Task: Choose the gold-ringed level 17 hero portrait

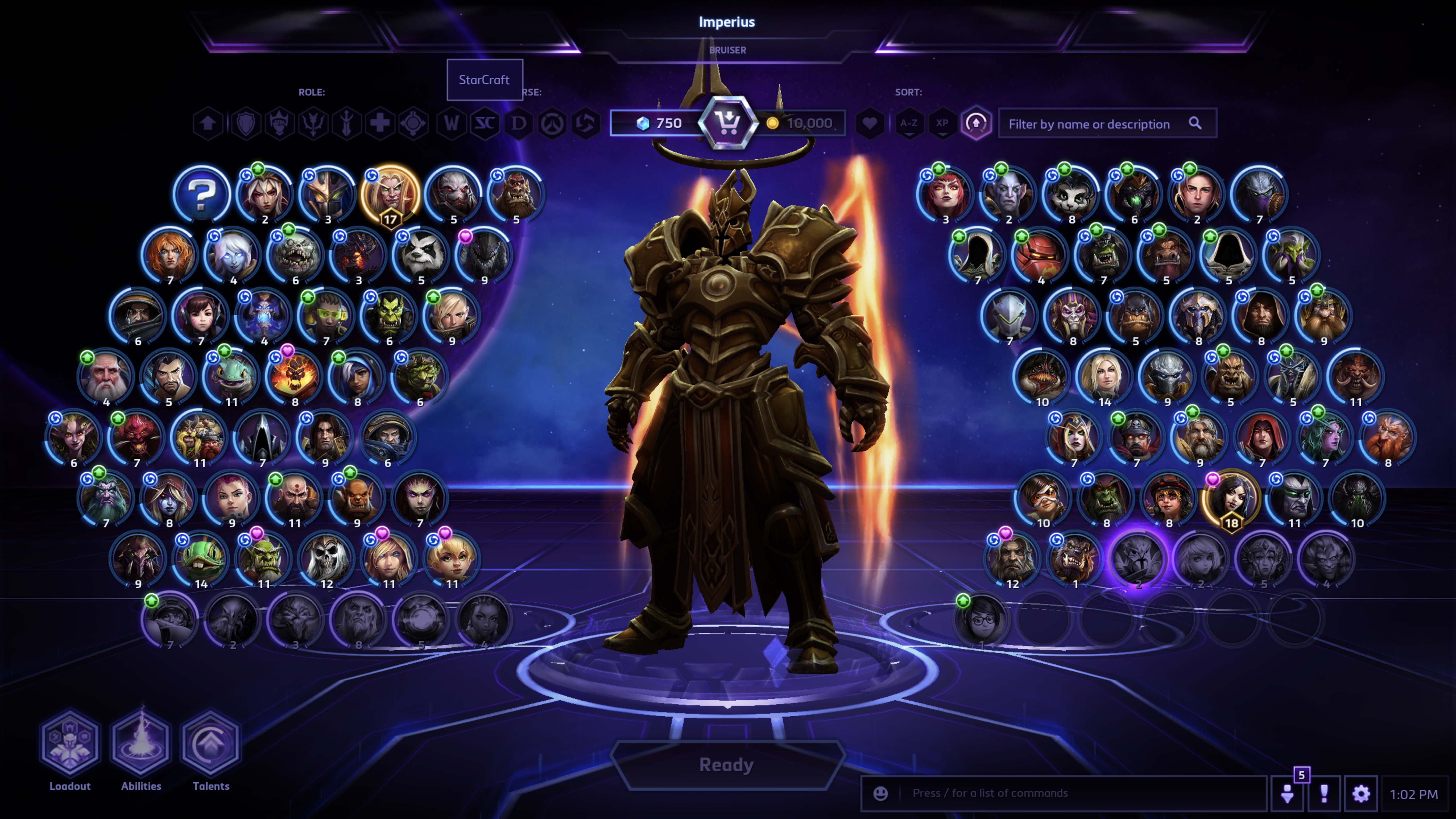Action: pos(390,194)
